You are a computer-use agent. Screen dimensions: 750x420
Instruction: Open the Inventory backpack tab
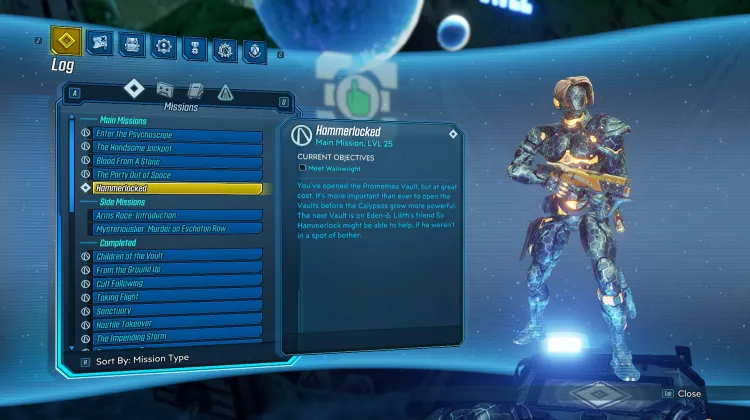click(130, 43)
